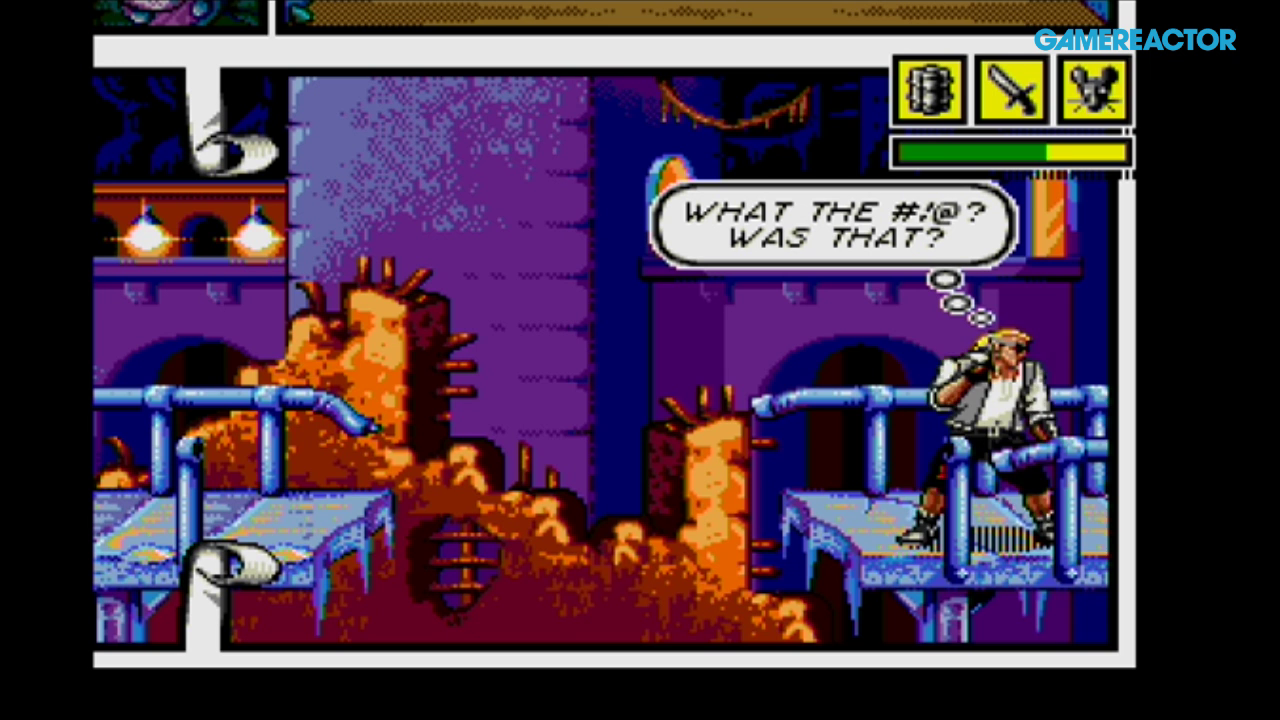Expand the speech bubble saying WHAT THE
This screenshot has width=1280, height=720.
tap(833, 224)
